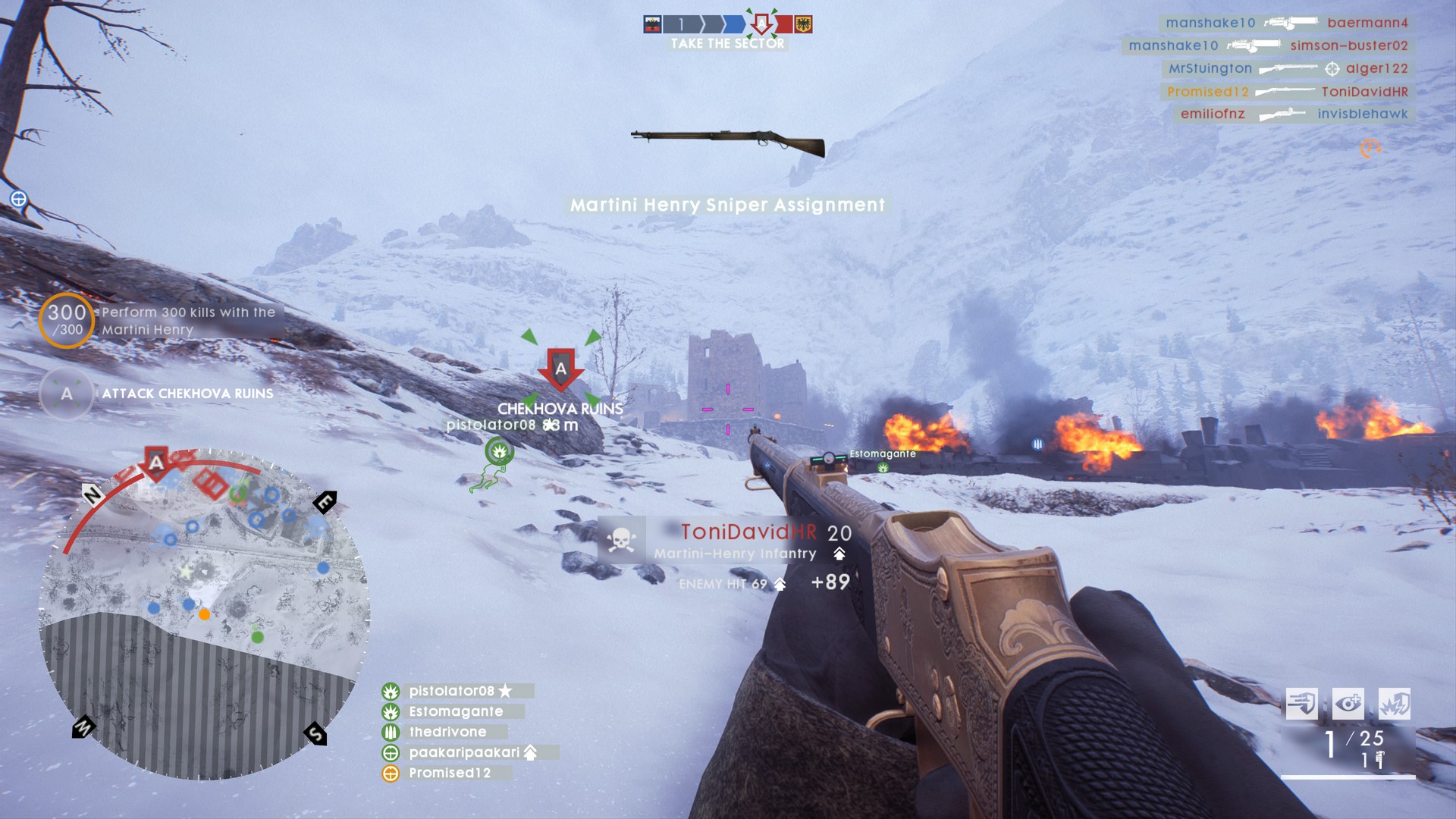Click the circular minimap
1456x819 pixels.
(203, 614)
